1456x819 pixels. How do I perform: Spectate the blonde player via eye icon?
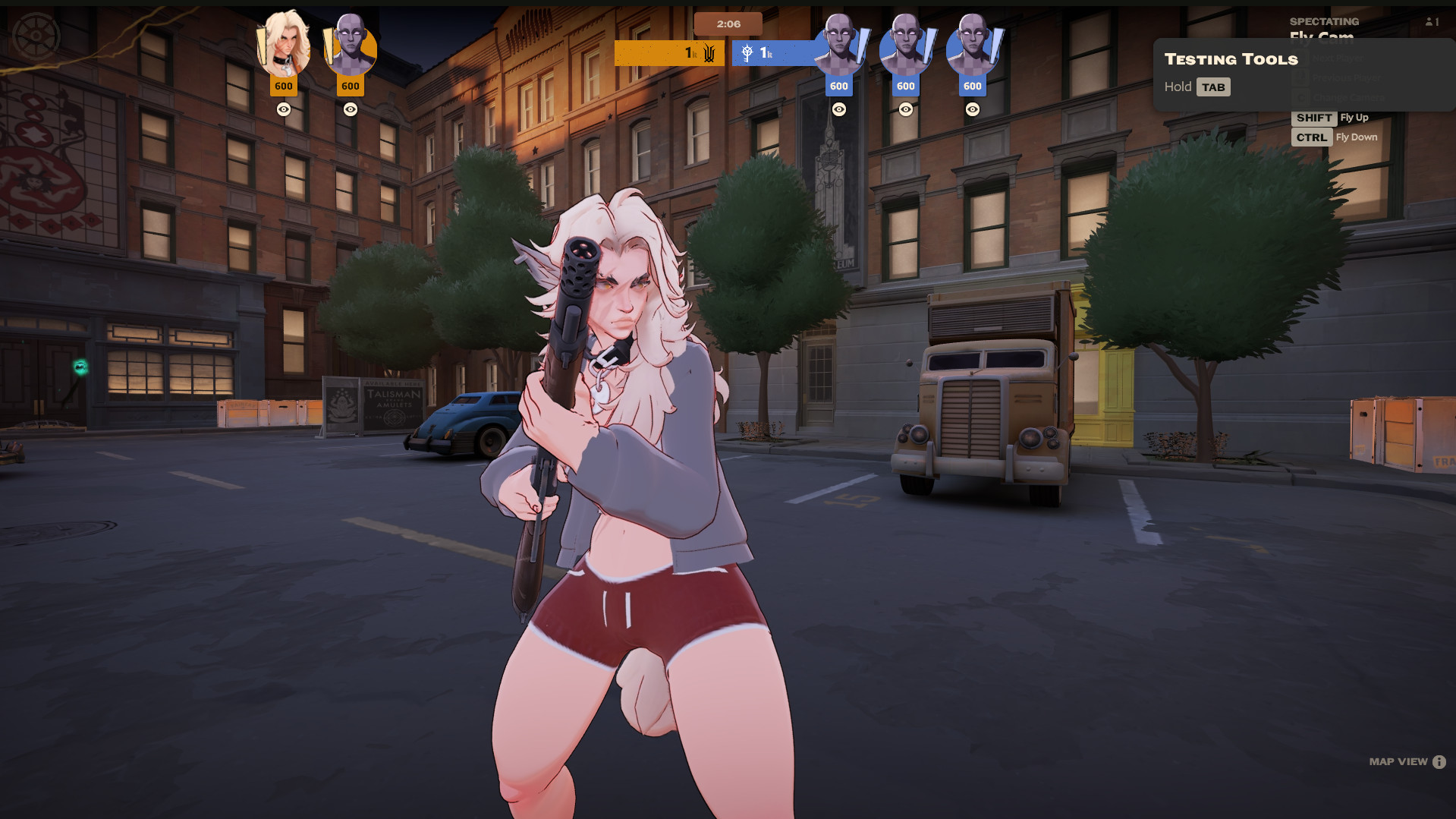coord(284,109)
